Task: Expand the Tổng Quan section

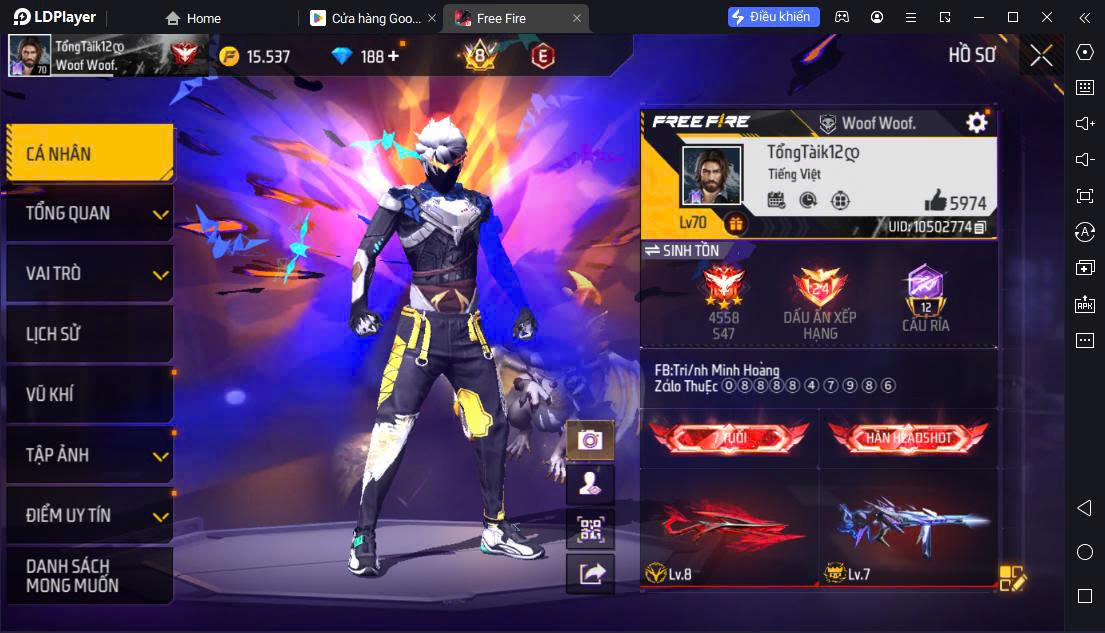Action: [x=89, y=213]
